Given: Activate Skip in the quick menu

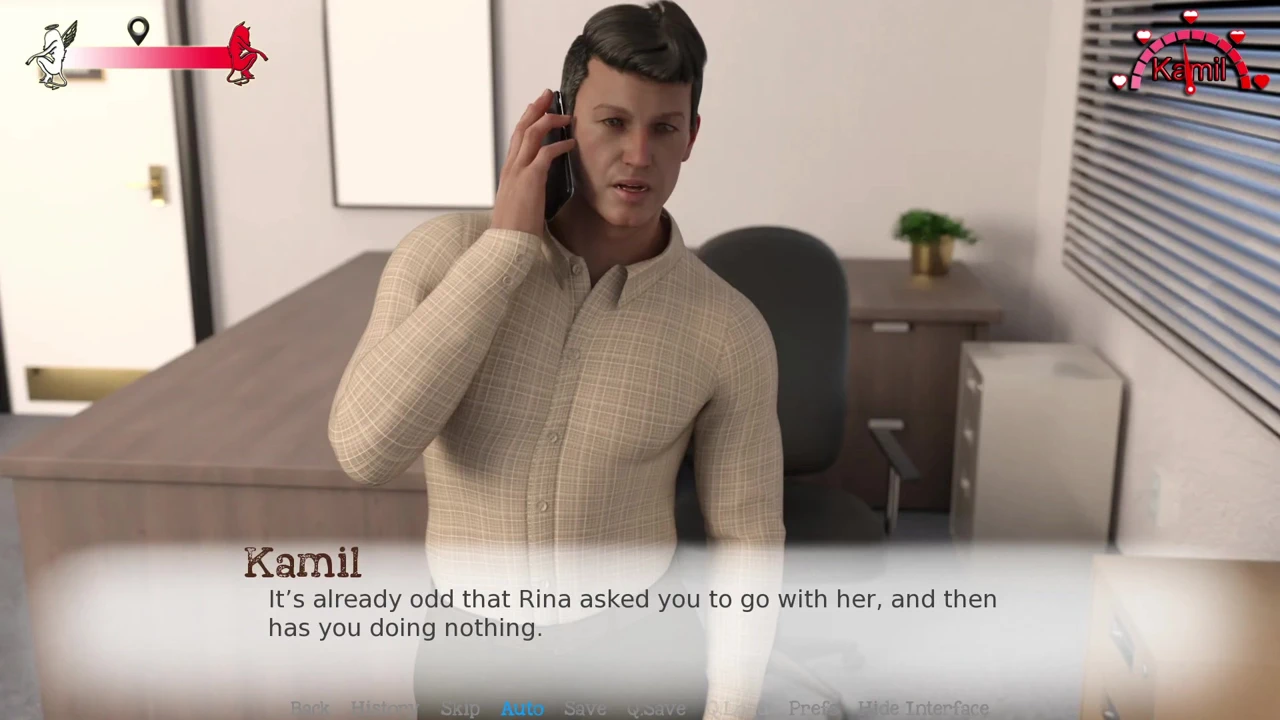Looking at the screenshot, I should pyautogui.click(x=460, y=708).
